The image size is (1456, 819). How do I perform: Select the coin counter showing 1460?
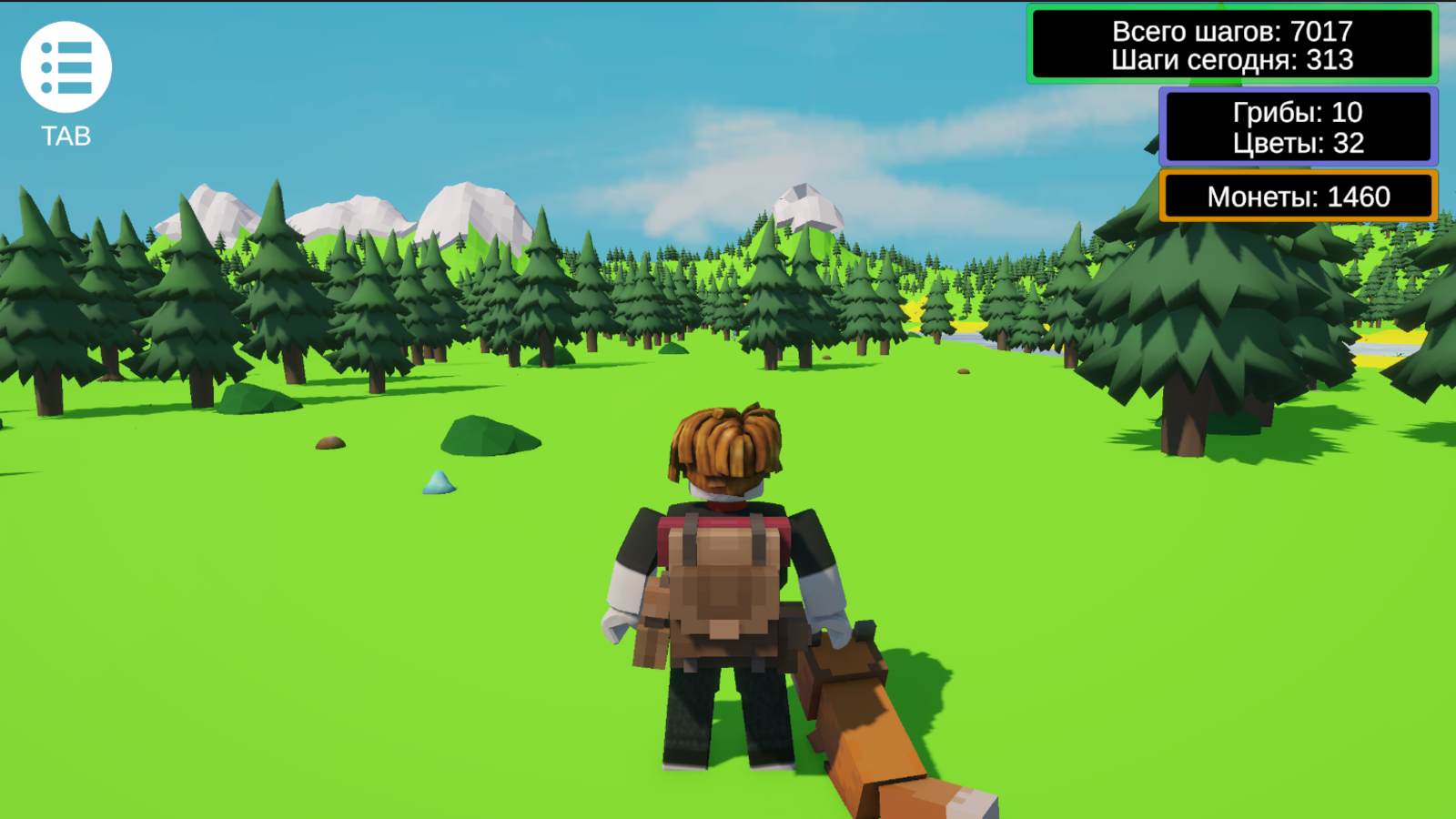point(1297,196)
